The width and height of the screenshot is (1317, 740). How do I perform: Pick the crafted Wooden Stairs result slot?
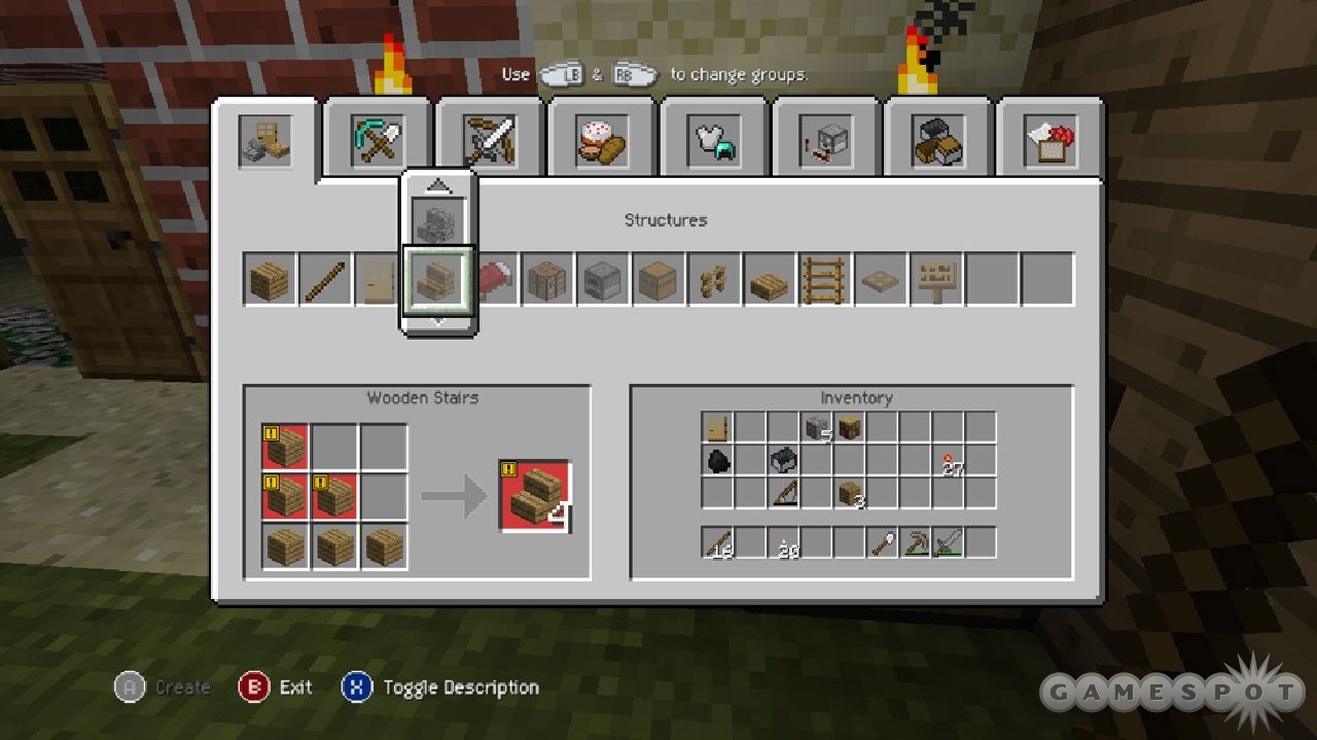pyautogui.click(x=535, y=497)
